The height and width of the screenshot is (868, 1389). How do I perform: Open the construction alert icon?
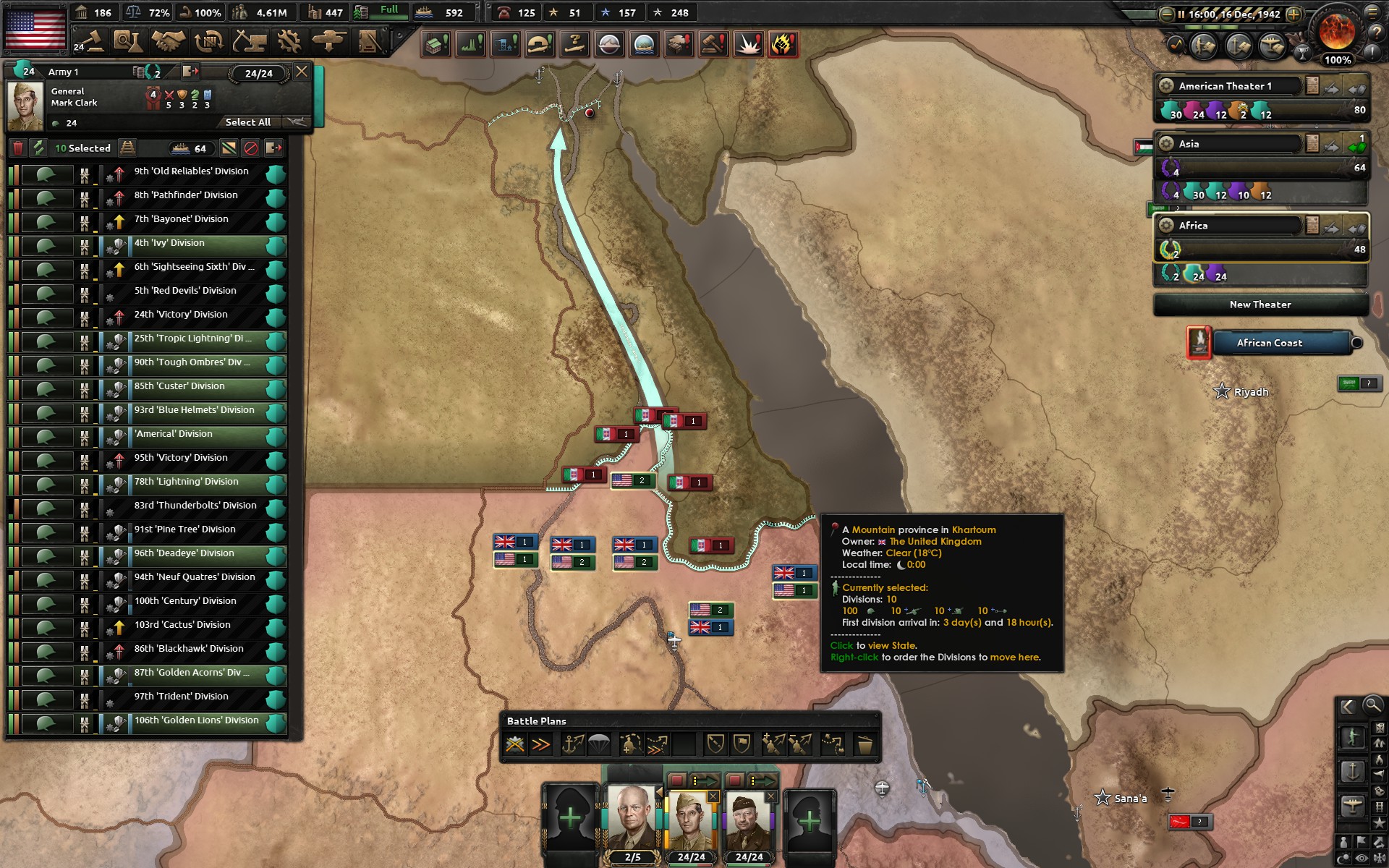click(438, 44)
